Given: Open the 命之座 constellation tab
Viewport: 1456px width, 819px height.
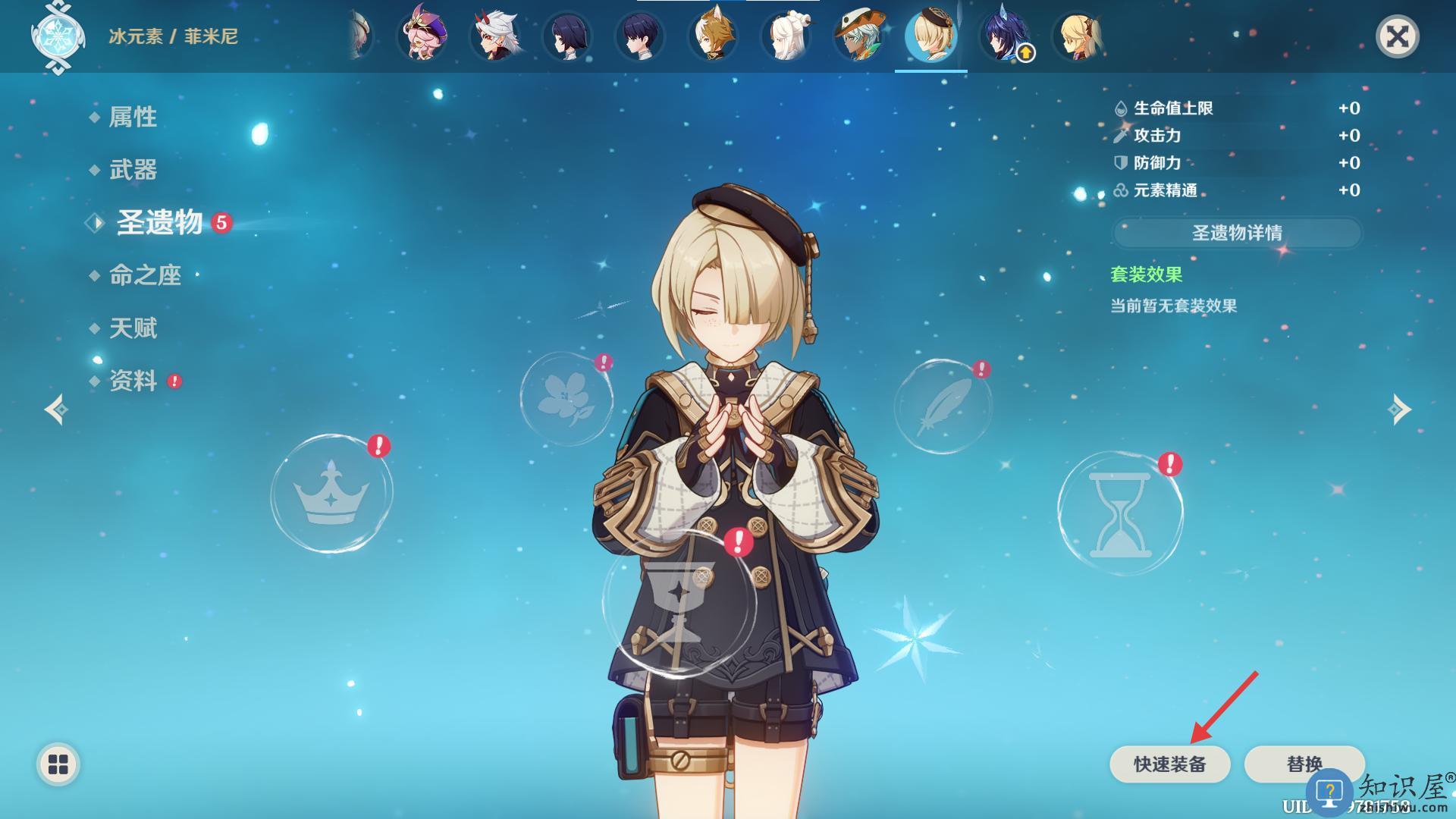Looking at the screenshot, I should pos(145,275).
